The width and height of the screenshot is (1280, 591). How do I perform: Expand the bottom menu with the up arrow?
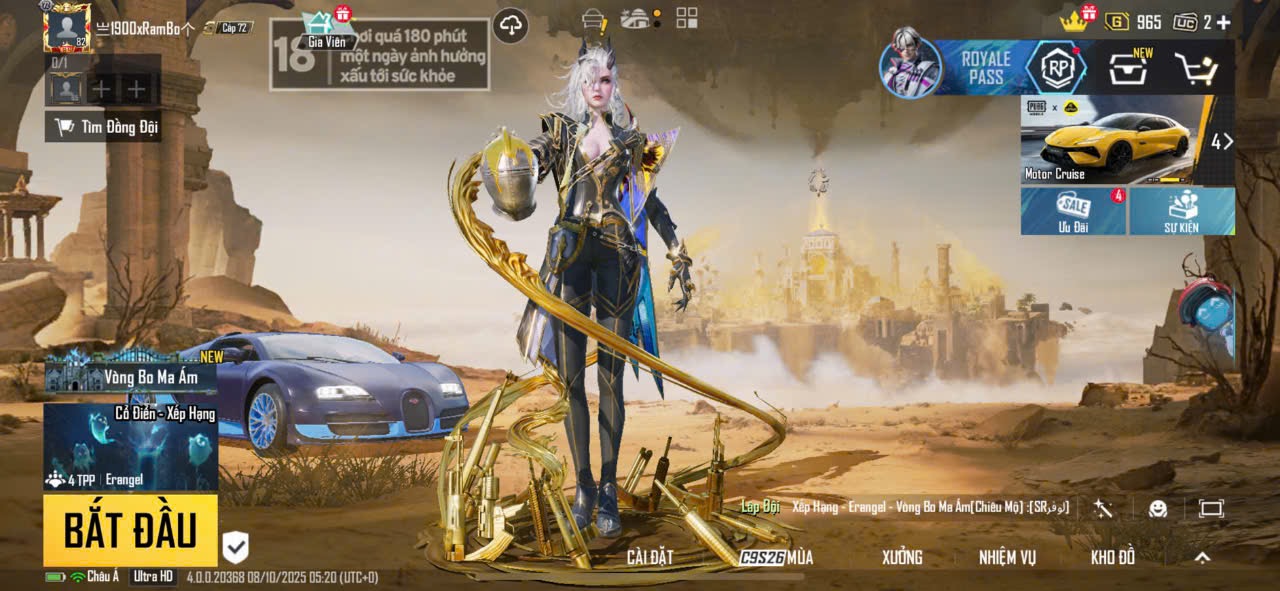click(1203, 558)
